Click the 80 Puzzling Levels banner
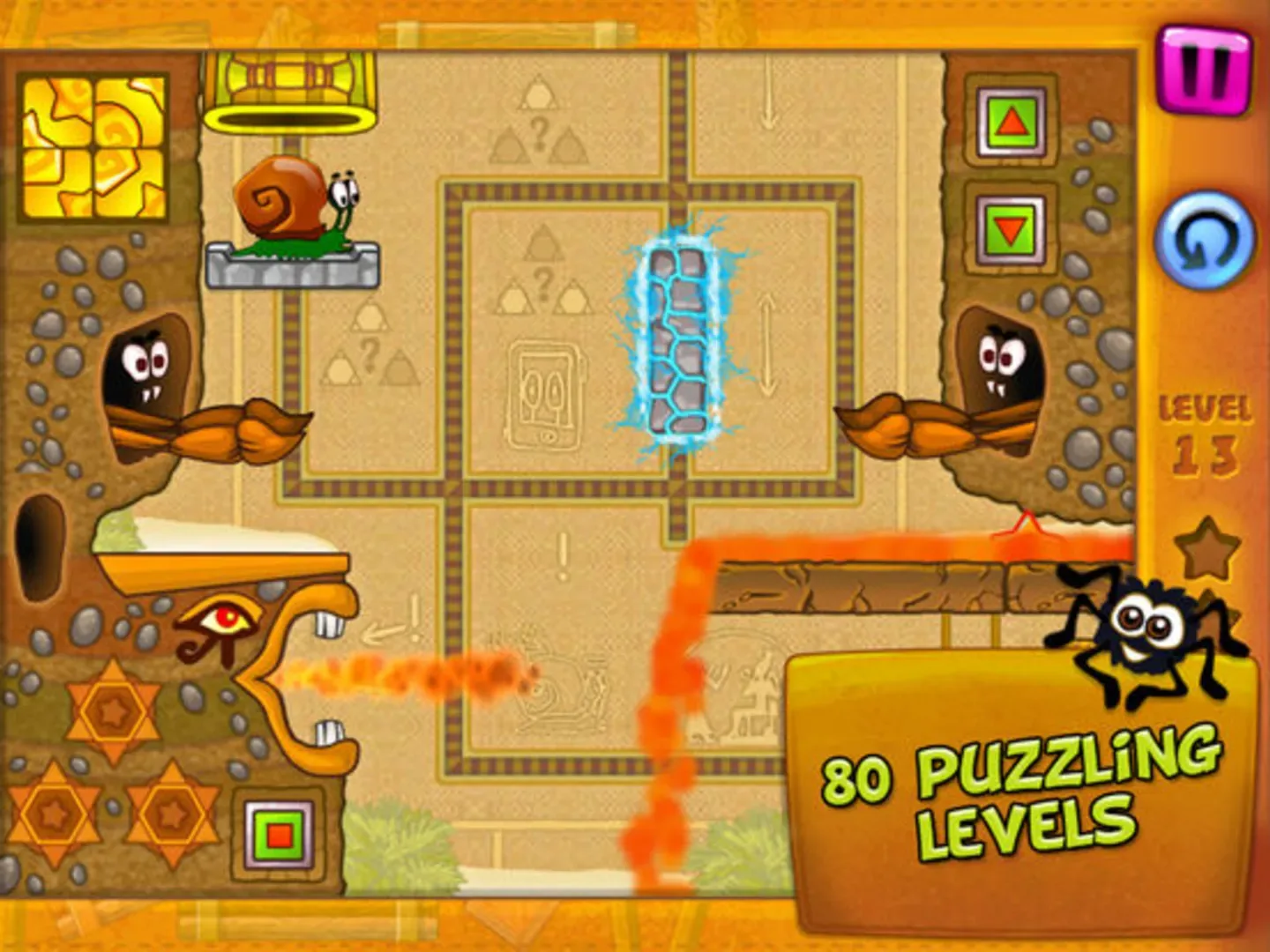This screenshot has height=952, width=1270. [x=1014, y=793]
